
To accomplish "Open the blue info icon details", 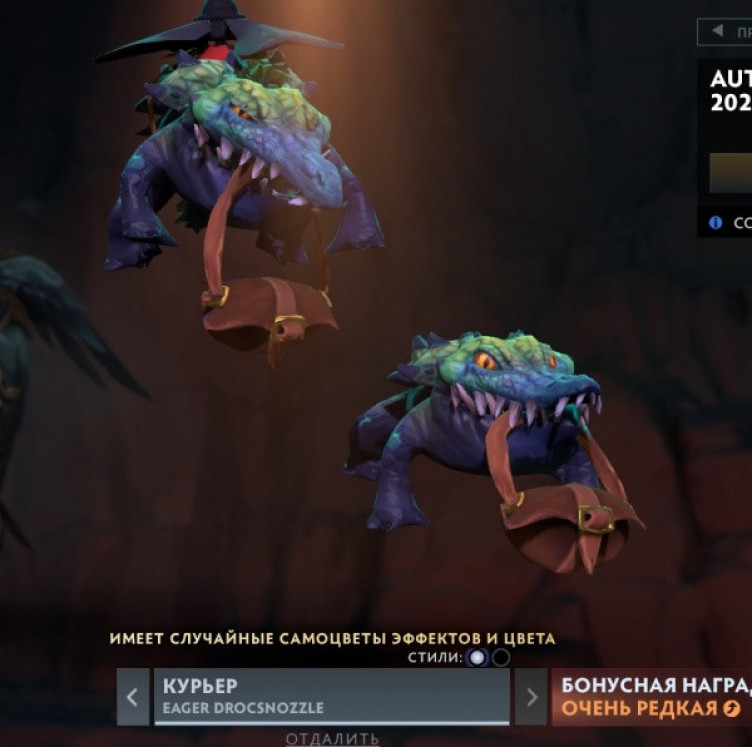I will (x=715, y=222).
